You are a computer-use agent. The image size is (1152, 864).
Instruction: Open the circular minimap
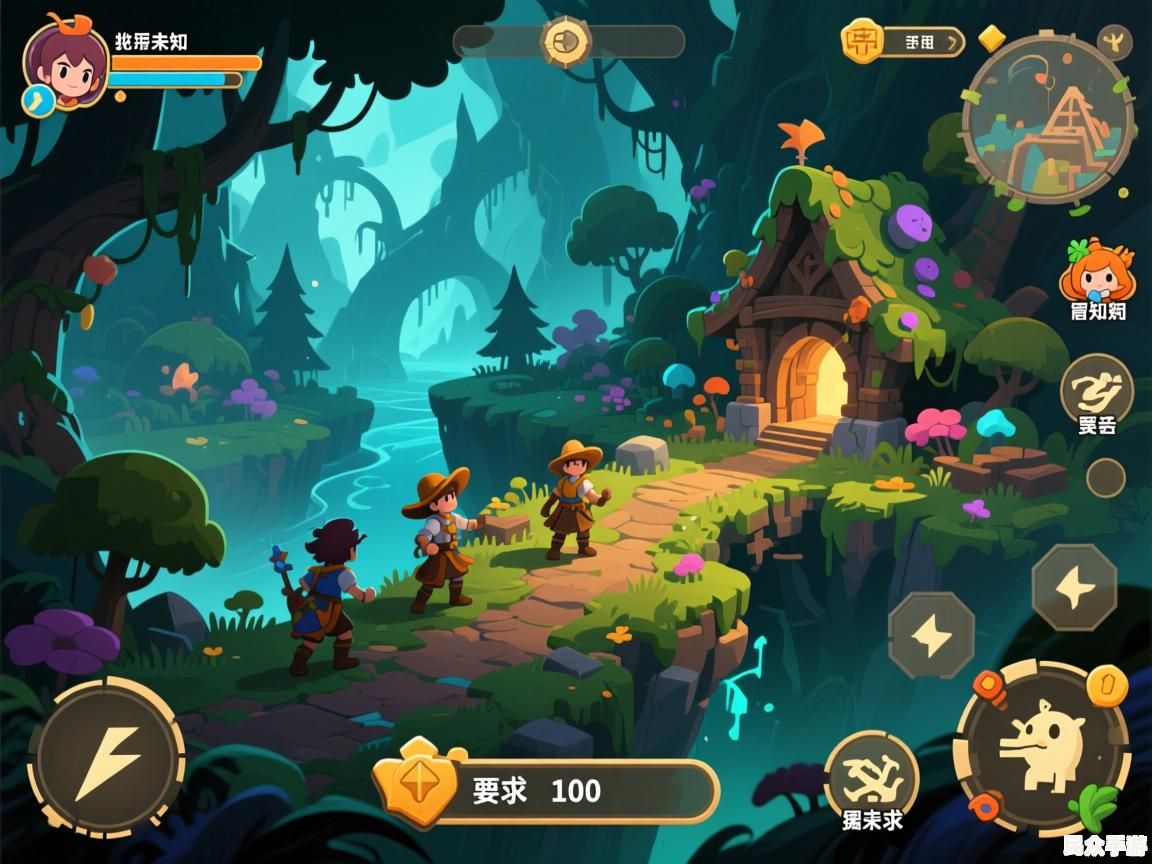(1047, 119)
